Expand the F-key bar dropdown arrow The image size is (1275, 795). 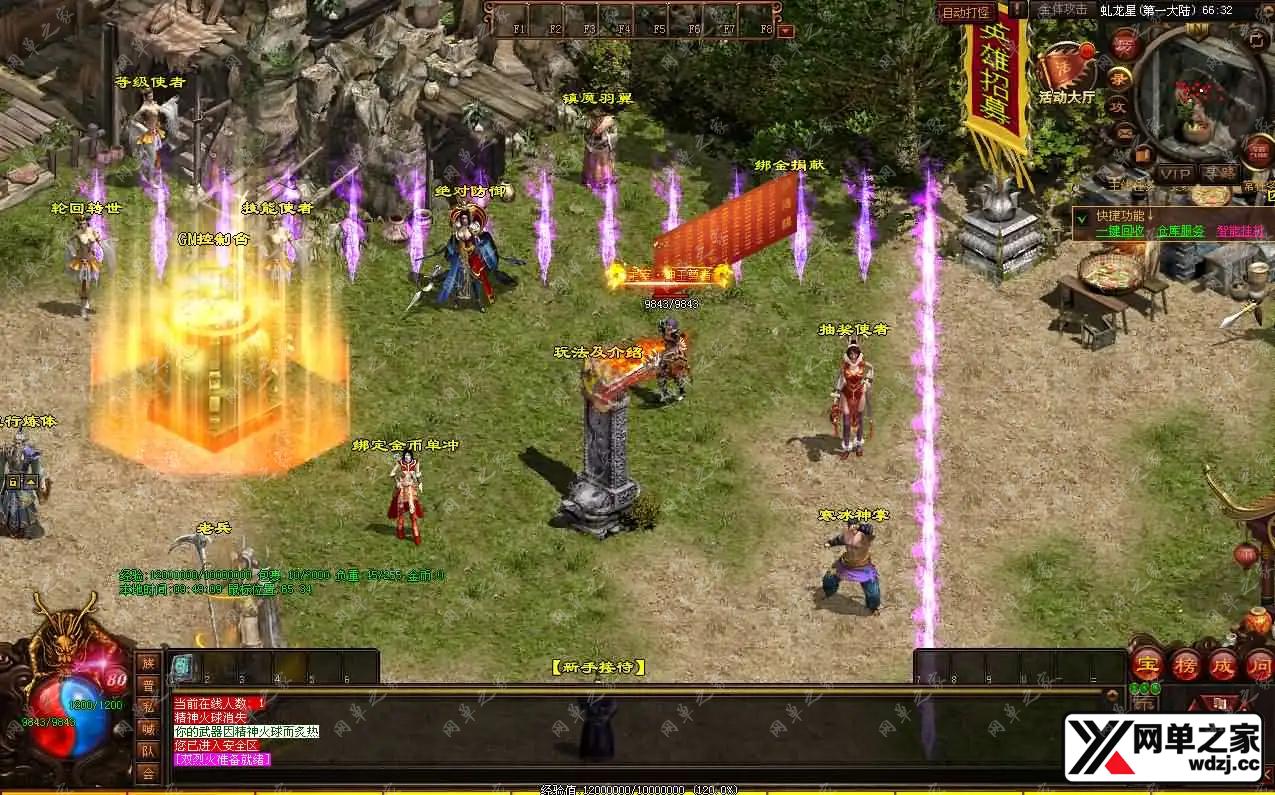(785, 31)
